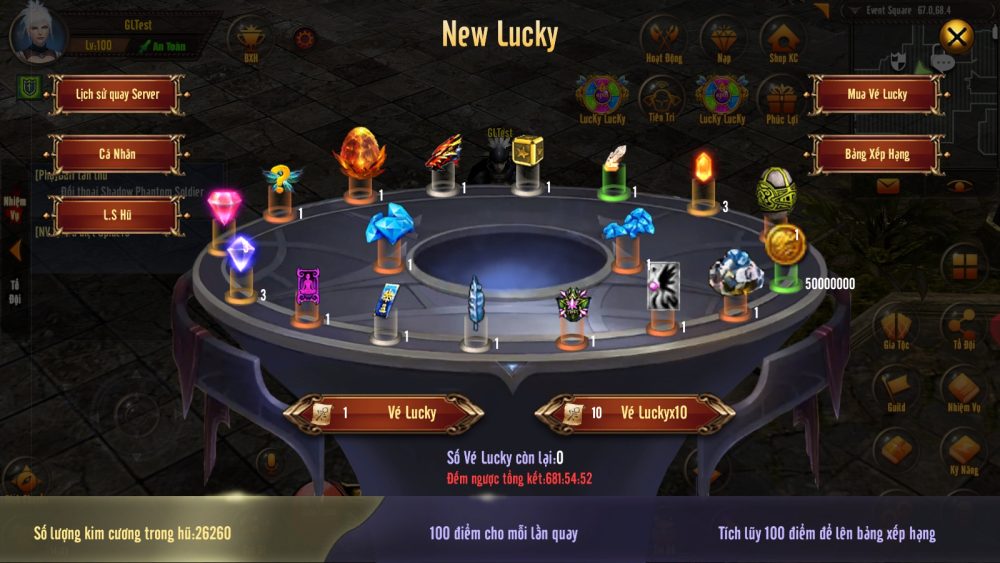Close the New Lucky window
This screenshot has height=563, width=1000.
pos(957,38)
